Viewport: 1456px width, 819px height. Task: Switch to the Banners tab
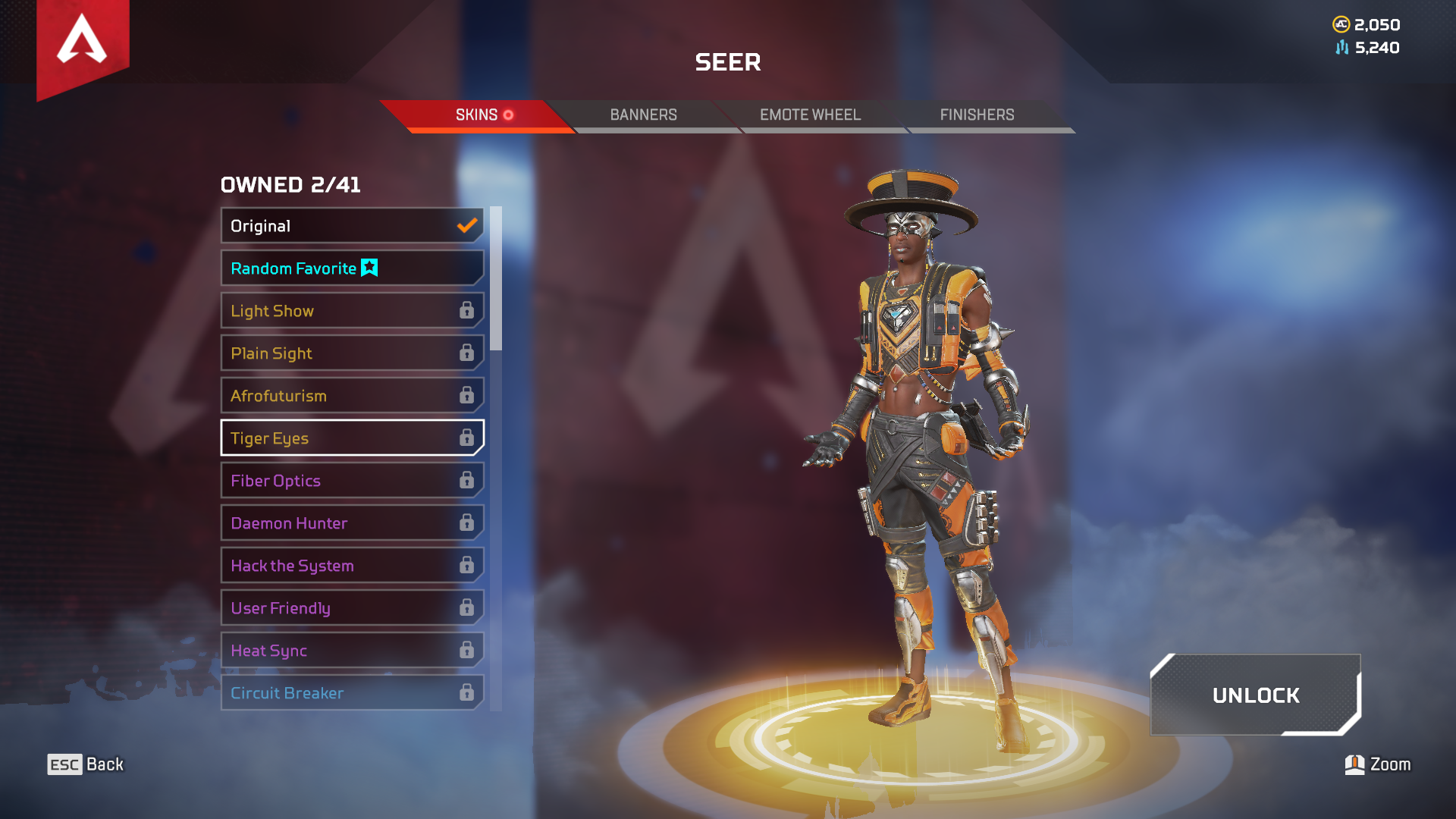(x=643, y=115)
